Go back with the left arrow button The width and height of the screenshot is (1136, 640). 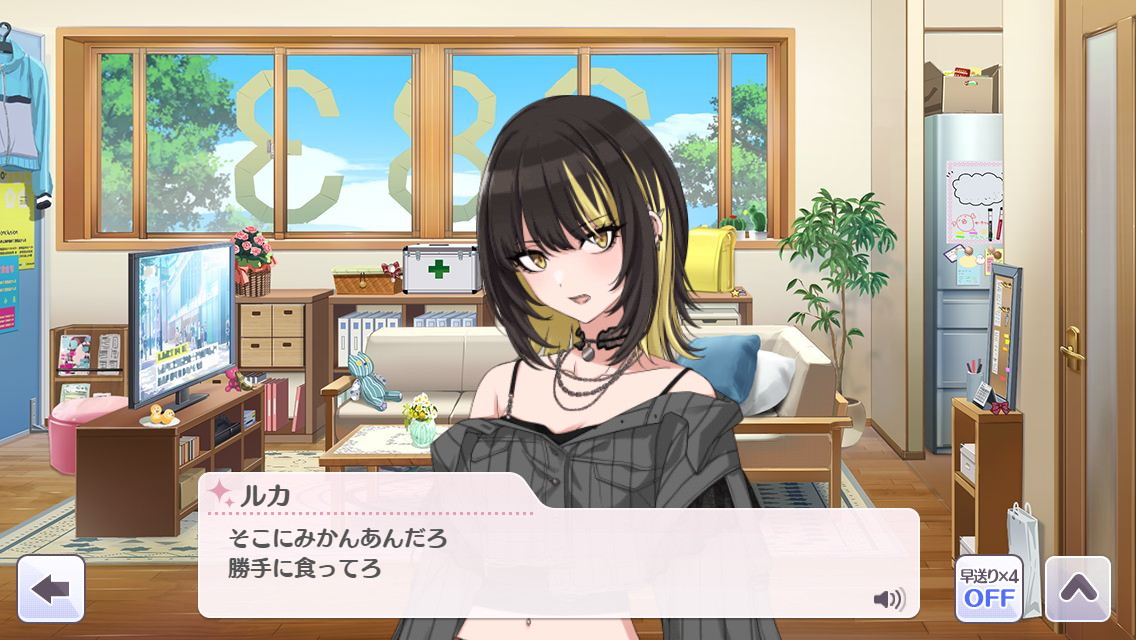[x=50, y=588]
